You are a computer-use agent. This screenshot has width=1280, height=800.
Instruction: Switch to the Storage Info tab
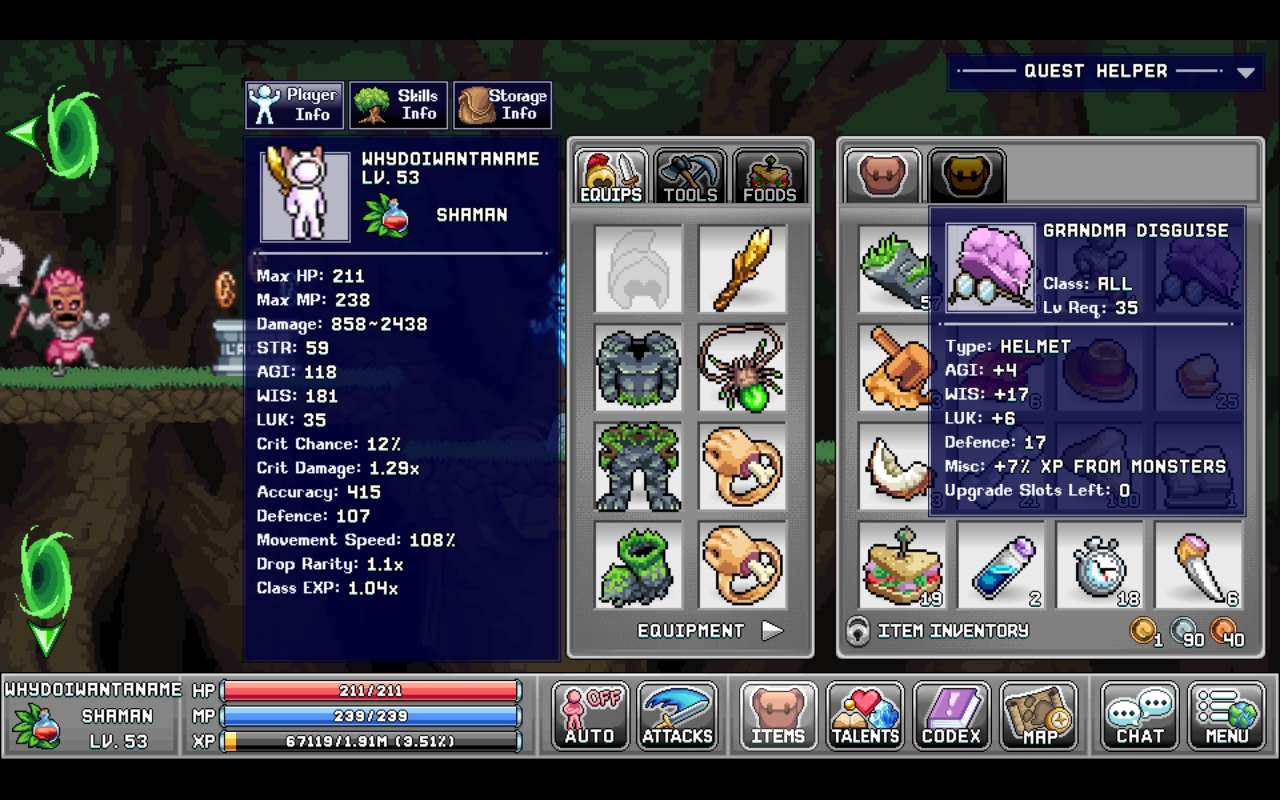[503, 104]
